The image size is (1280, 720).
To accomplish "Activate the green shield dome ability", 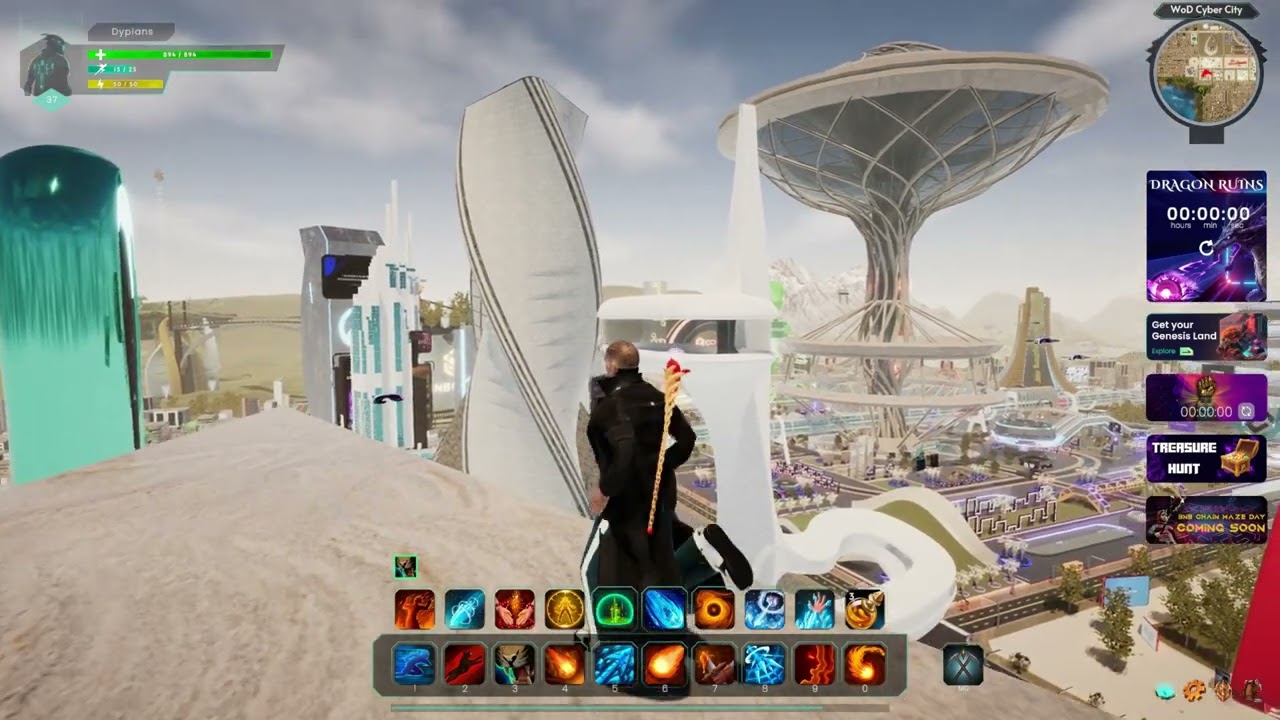I will (x=614, y=610).
